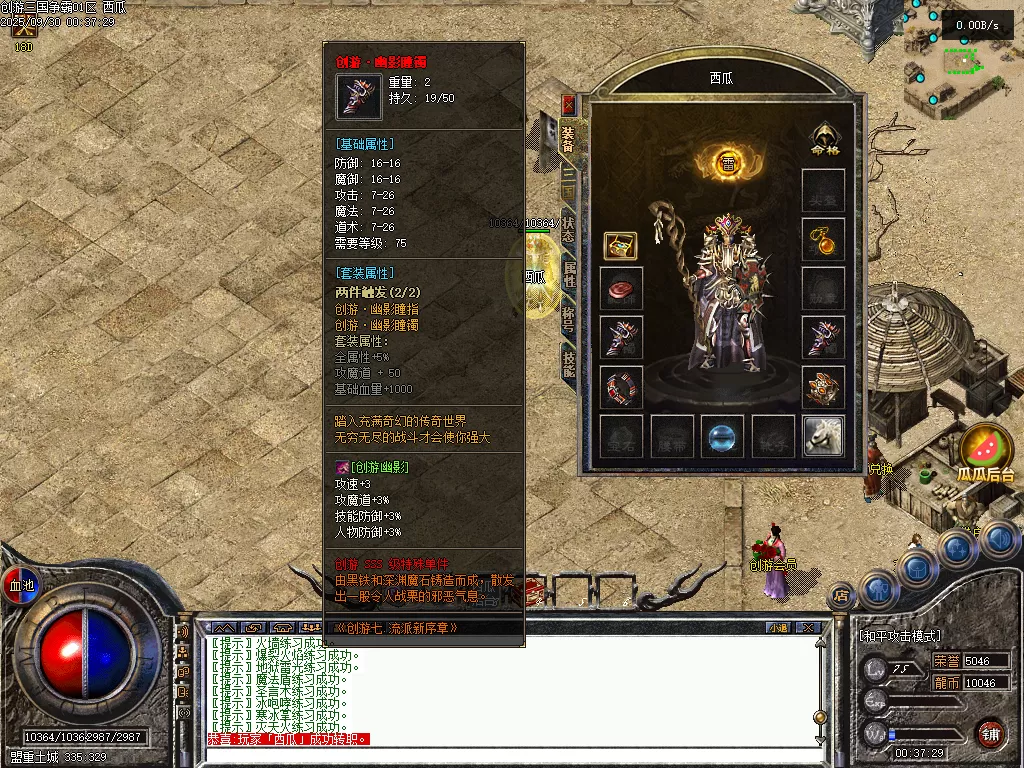Open the minimap in the corner

962,62
